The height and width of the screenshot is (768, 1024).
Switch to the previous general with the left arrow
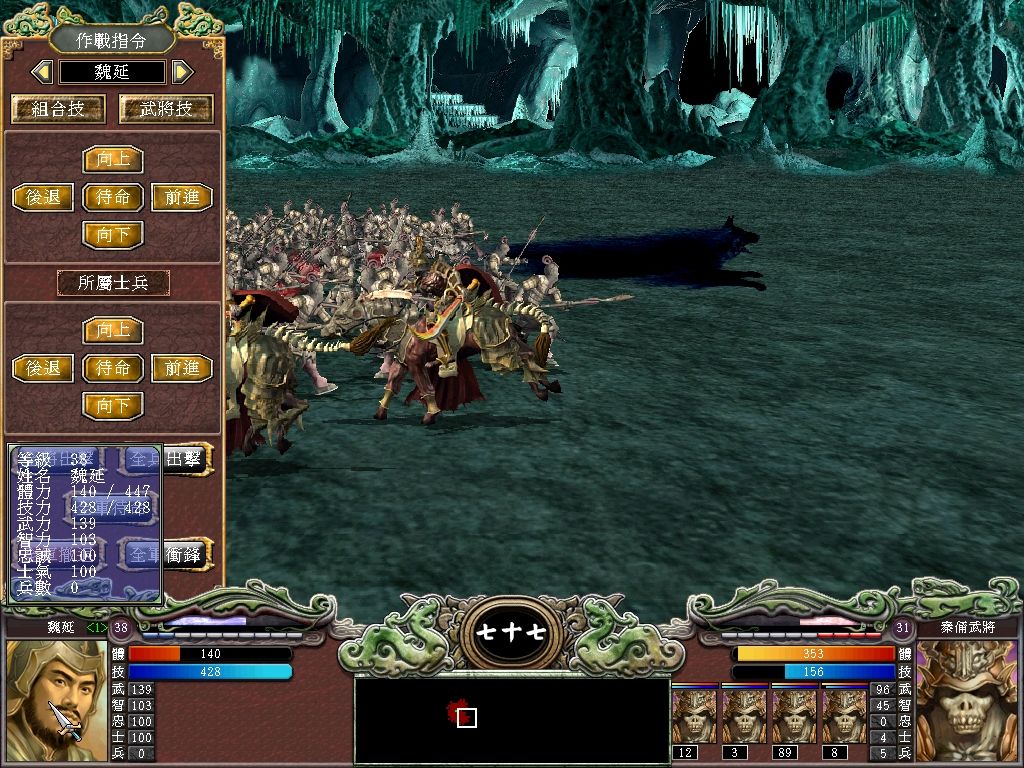(42, 72)
